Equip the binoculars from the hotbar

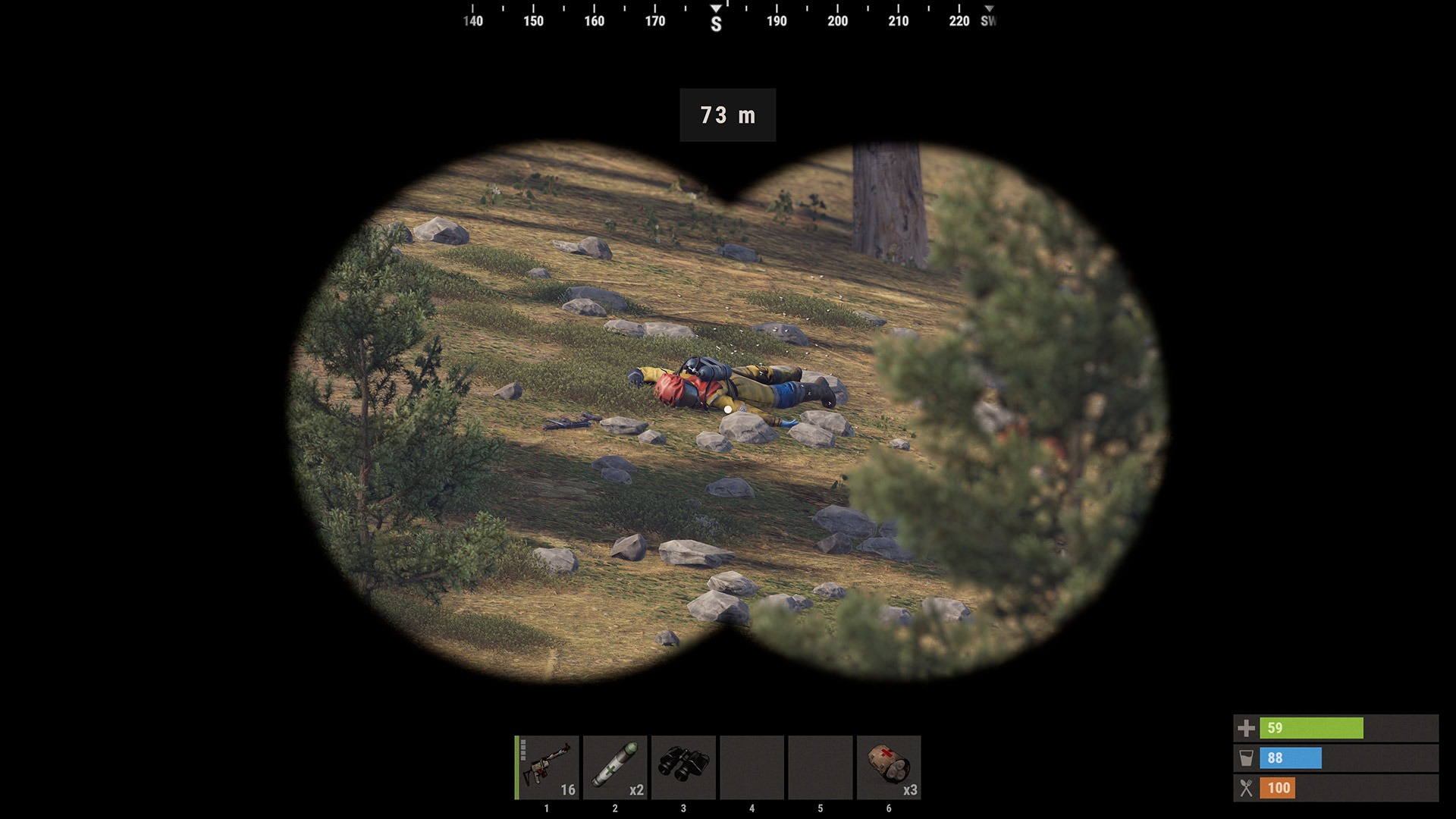(x=683, y=767)
